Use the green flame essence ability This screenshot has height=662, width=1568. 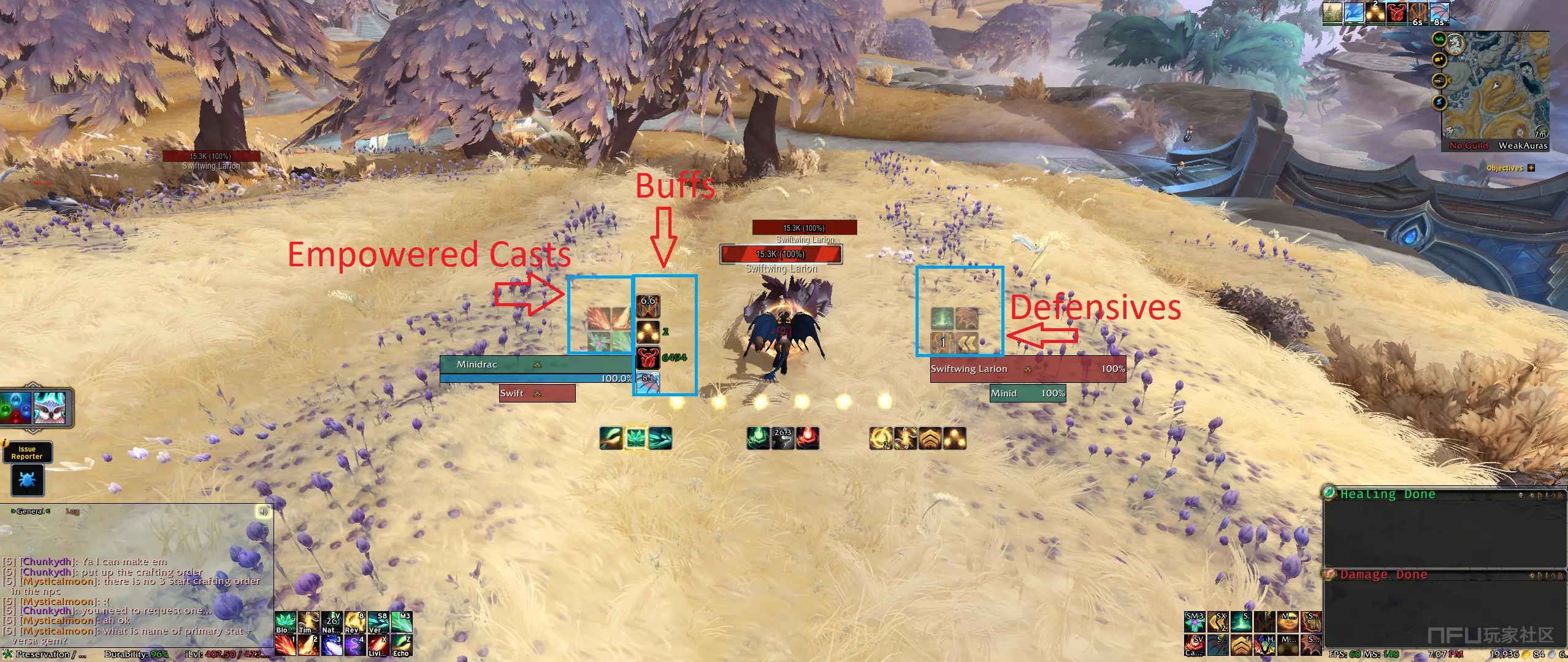[758, 438]
